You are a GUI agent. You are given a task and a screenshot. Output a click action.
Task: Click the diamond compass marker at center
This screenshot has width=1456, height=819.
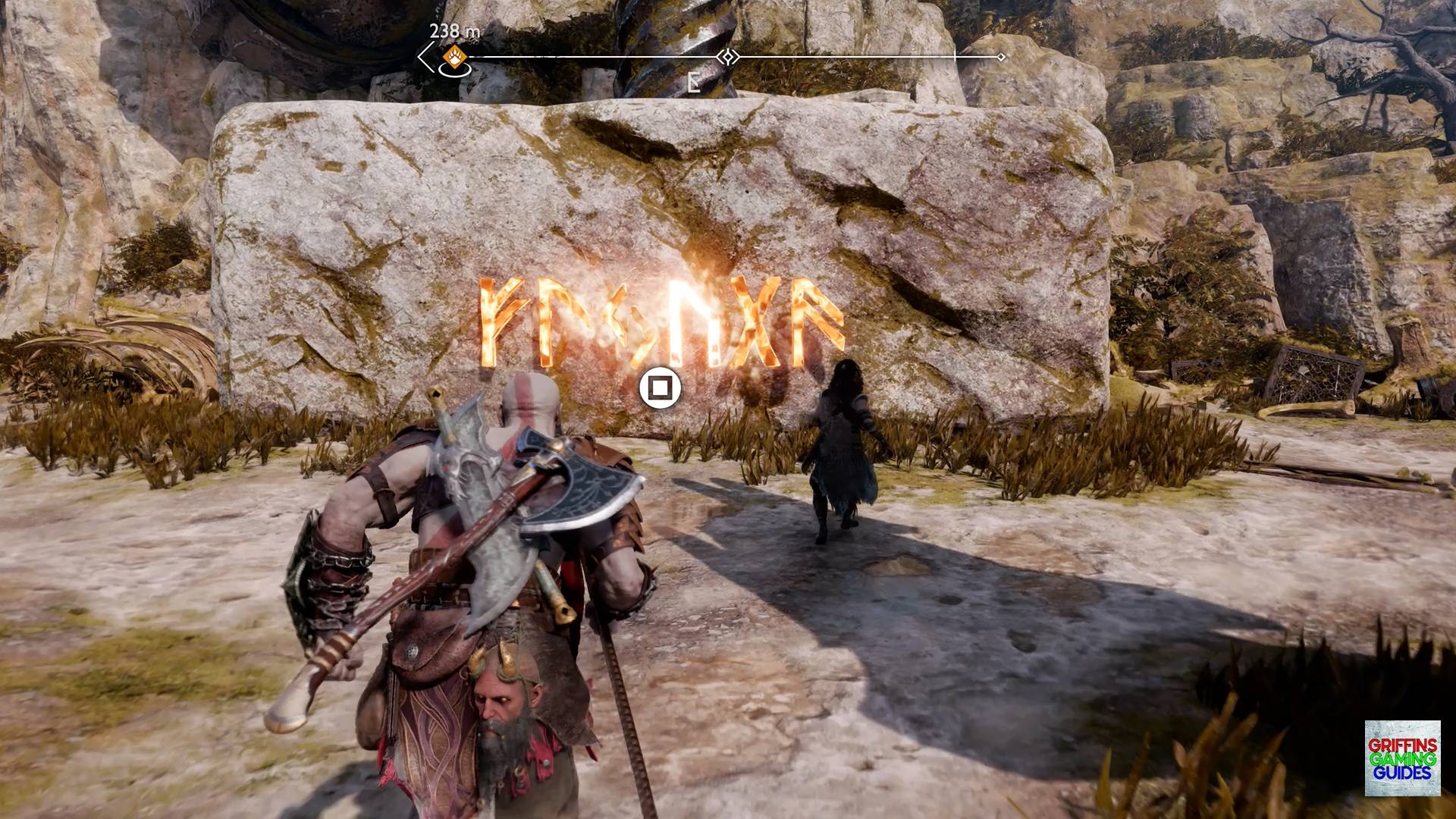(x=727, y=56)
